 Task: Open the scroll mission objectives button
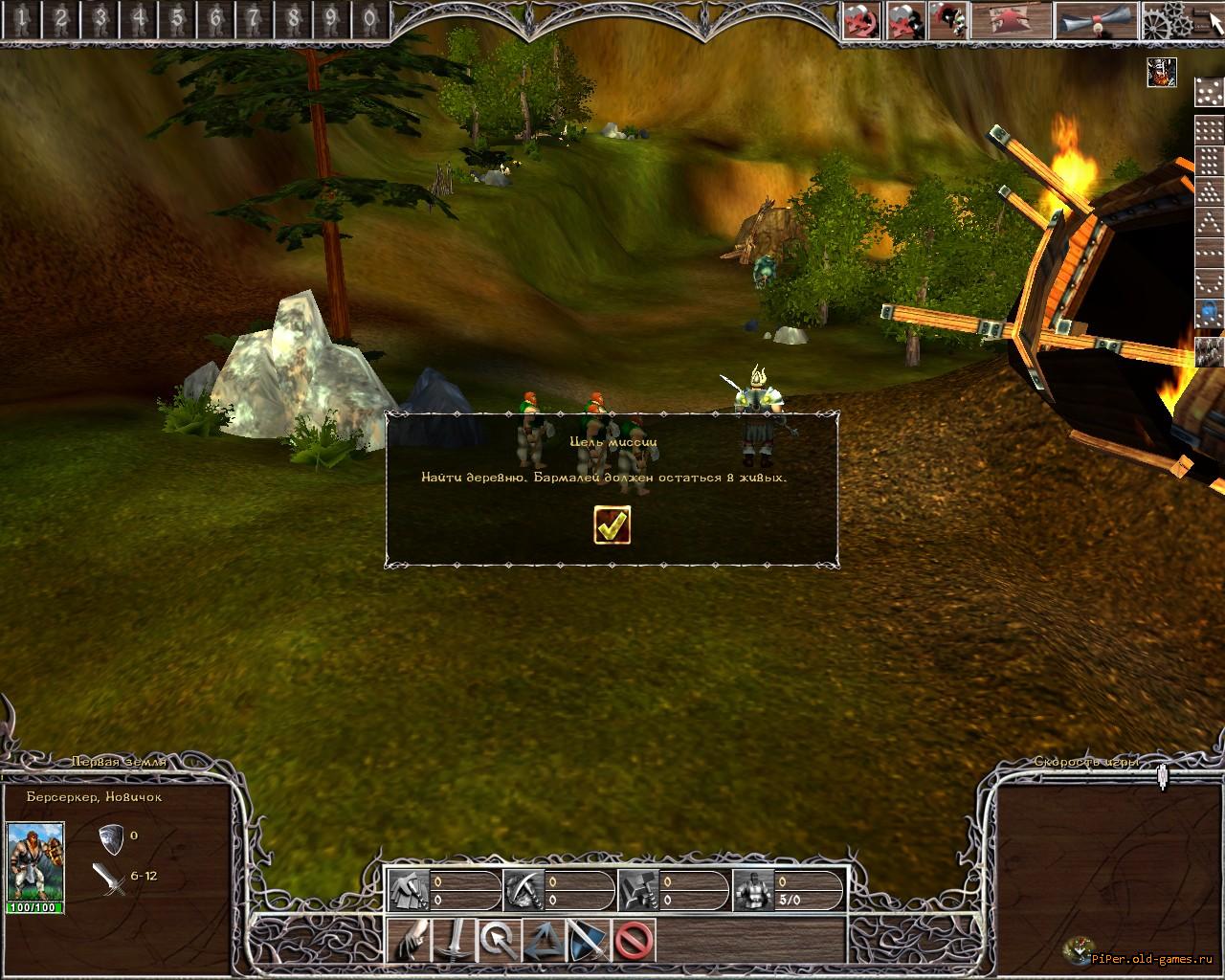1096,20
